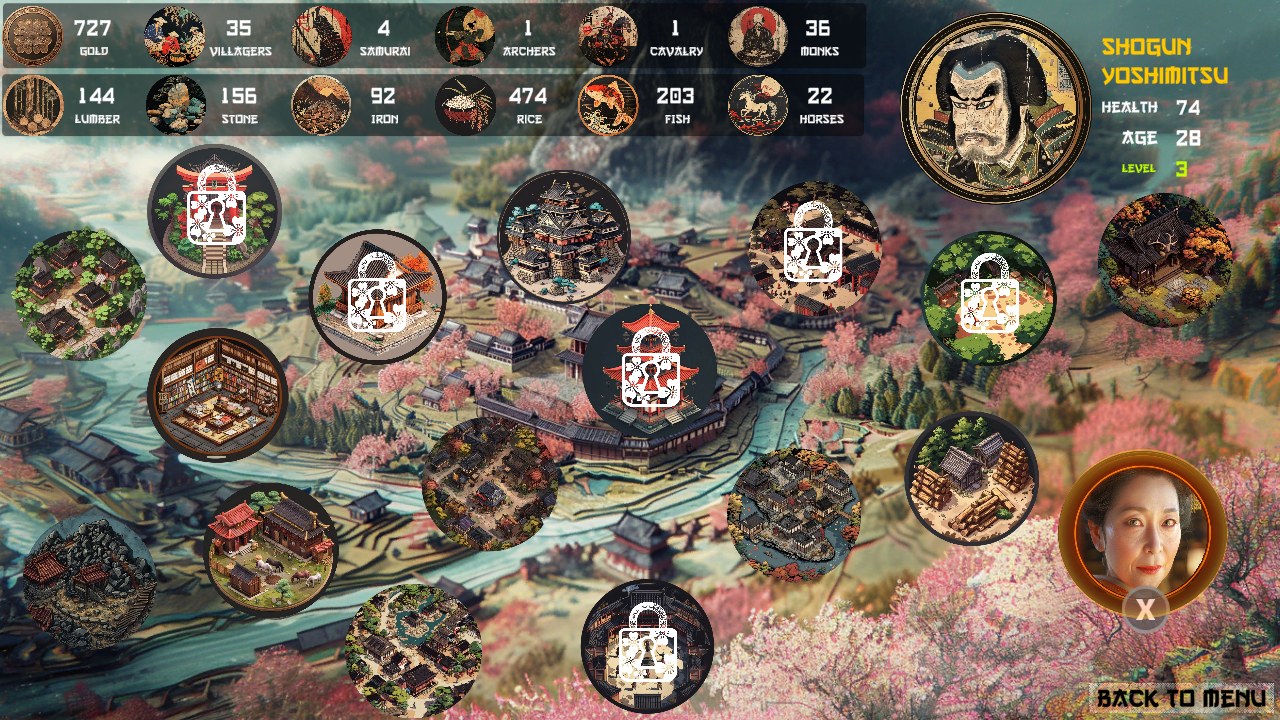
Task: Click the Stone resource icon
Action: [x=175, y=107]
